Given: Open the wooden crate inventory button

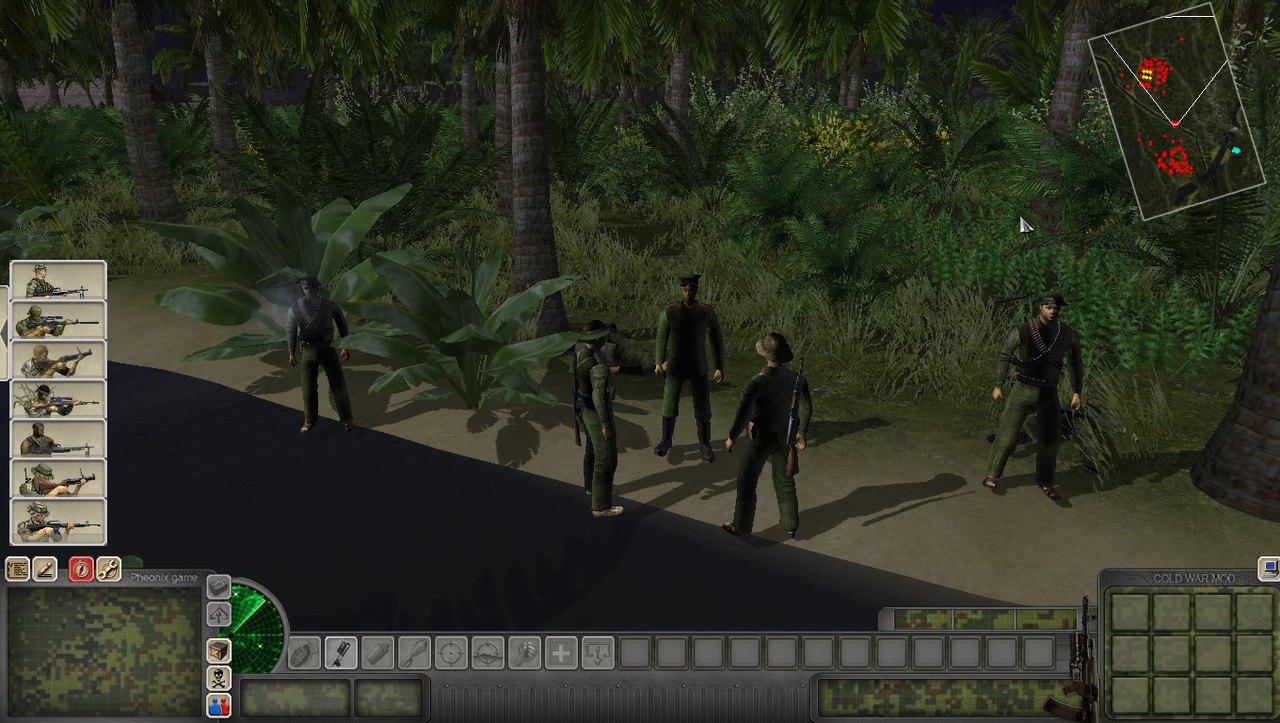Looking at the screenshot, I should click(x=218, y=650).
